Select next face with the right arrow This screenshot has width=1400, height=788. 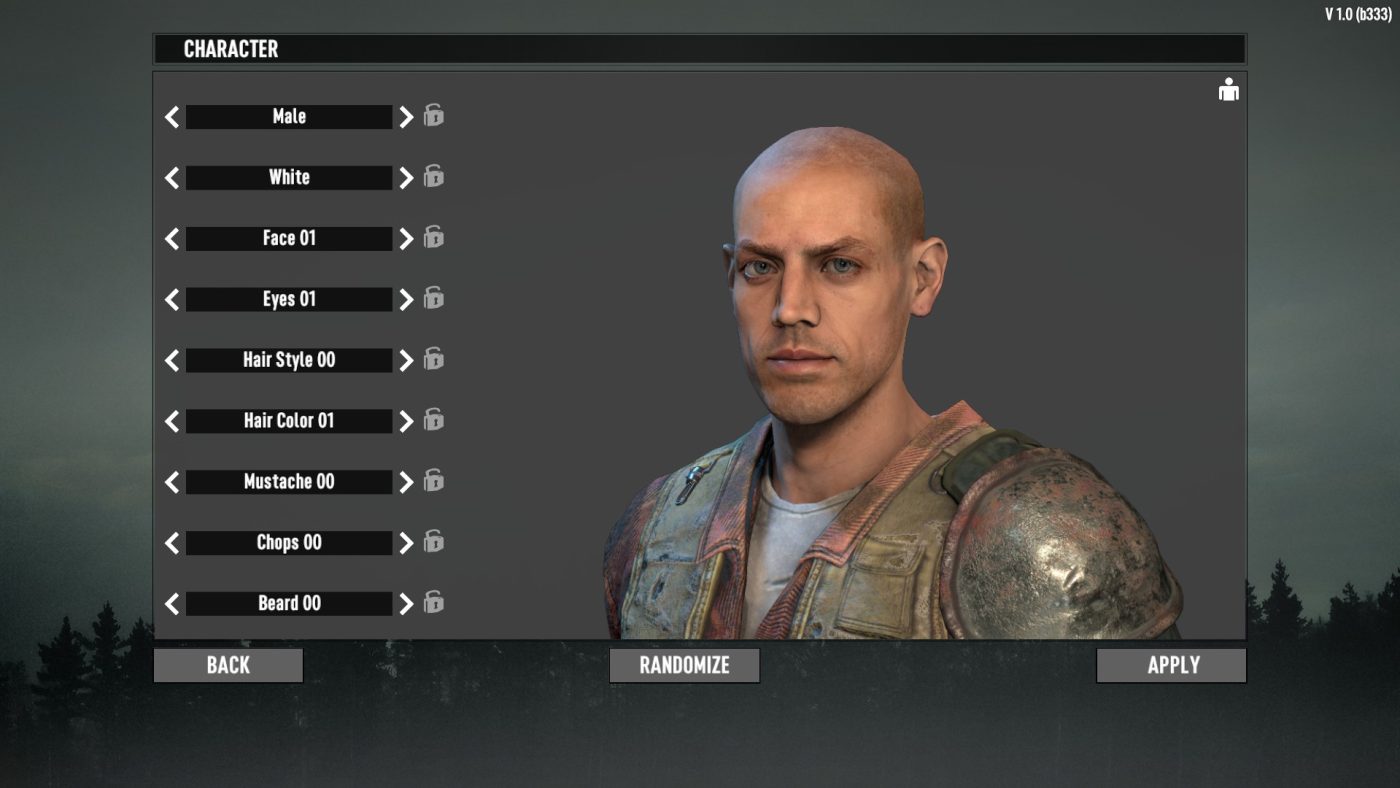[x=406, y=238]
